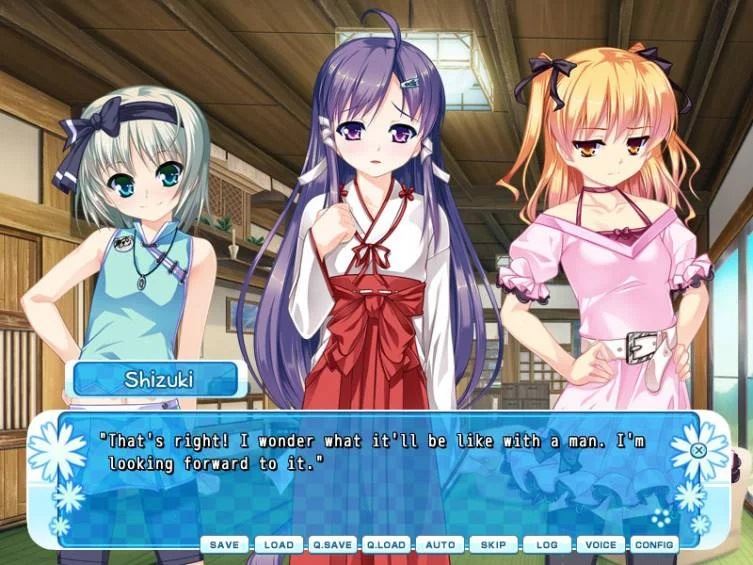Use the Q.LOAD quick load button

coord(386,545)
